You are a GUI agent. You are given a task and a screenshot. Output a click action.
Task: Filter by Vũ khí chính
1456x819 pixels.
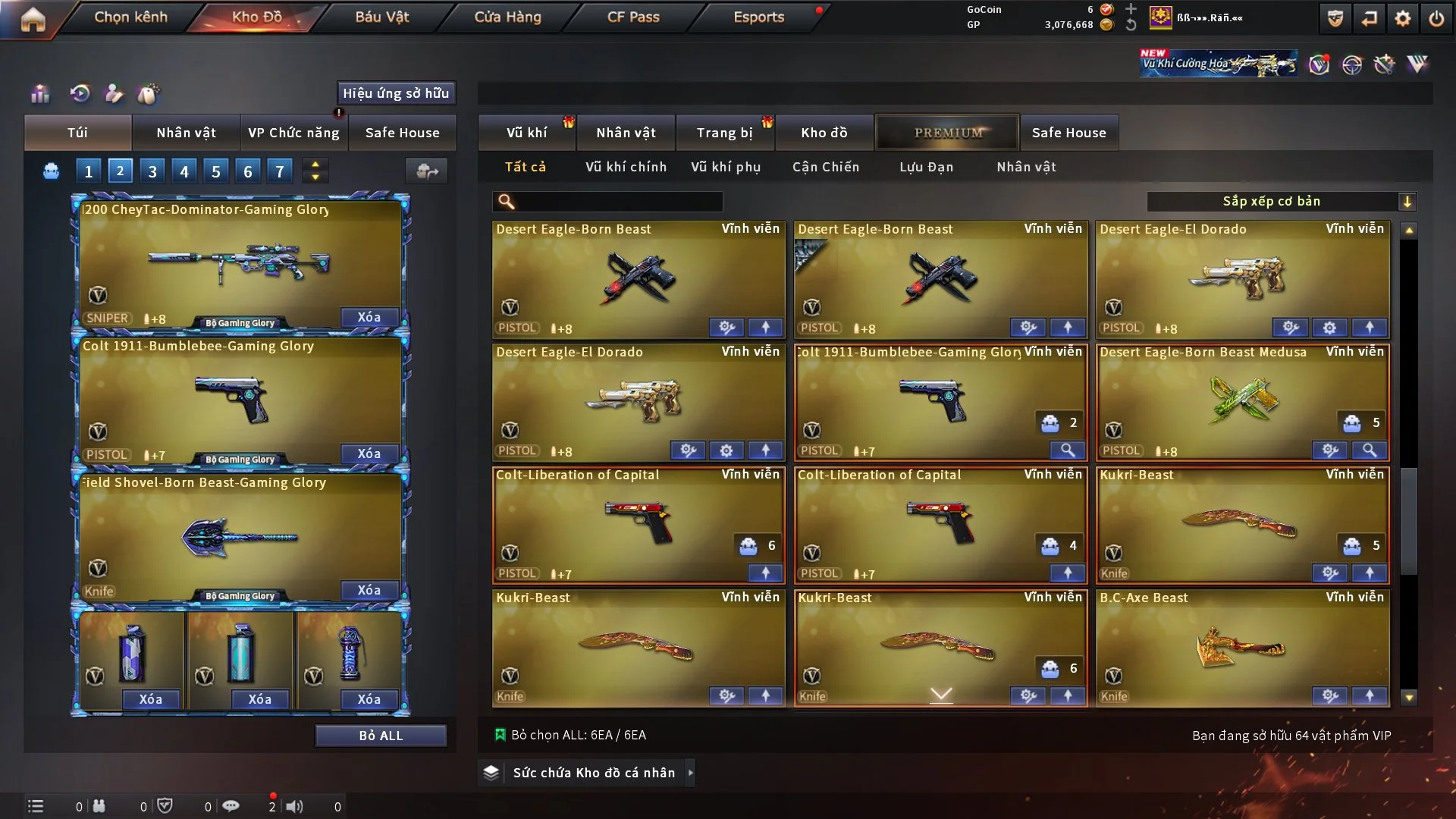click(626, 167)
